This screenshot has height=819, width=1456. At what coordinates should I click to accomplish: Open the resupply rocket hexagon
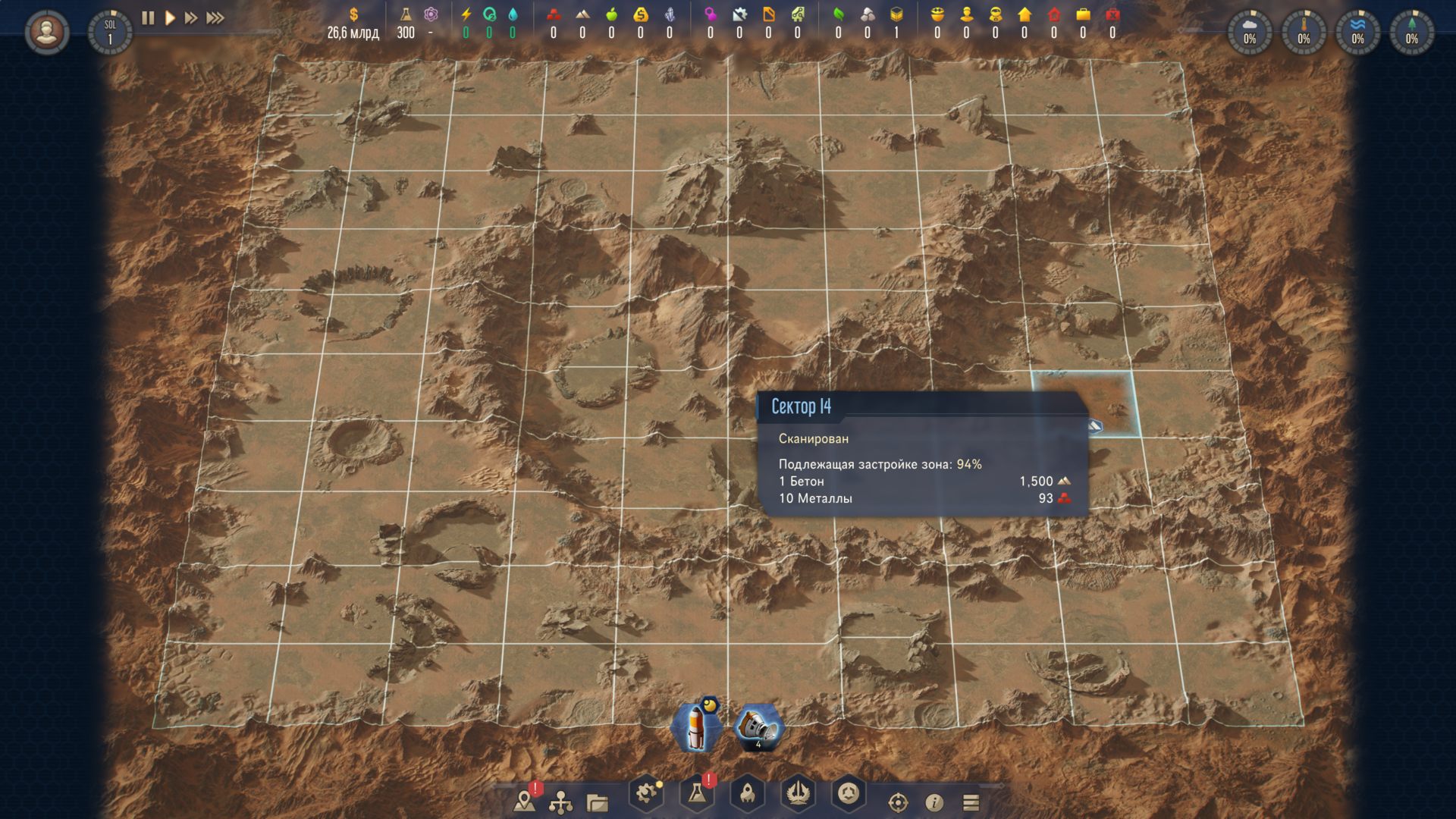(747, 794)
